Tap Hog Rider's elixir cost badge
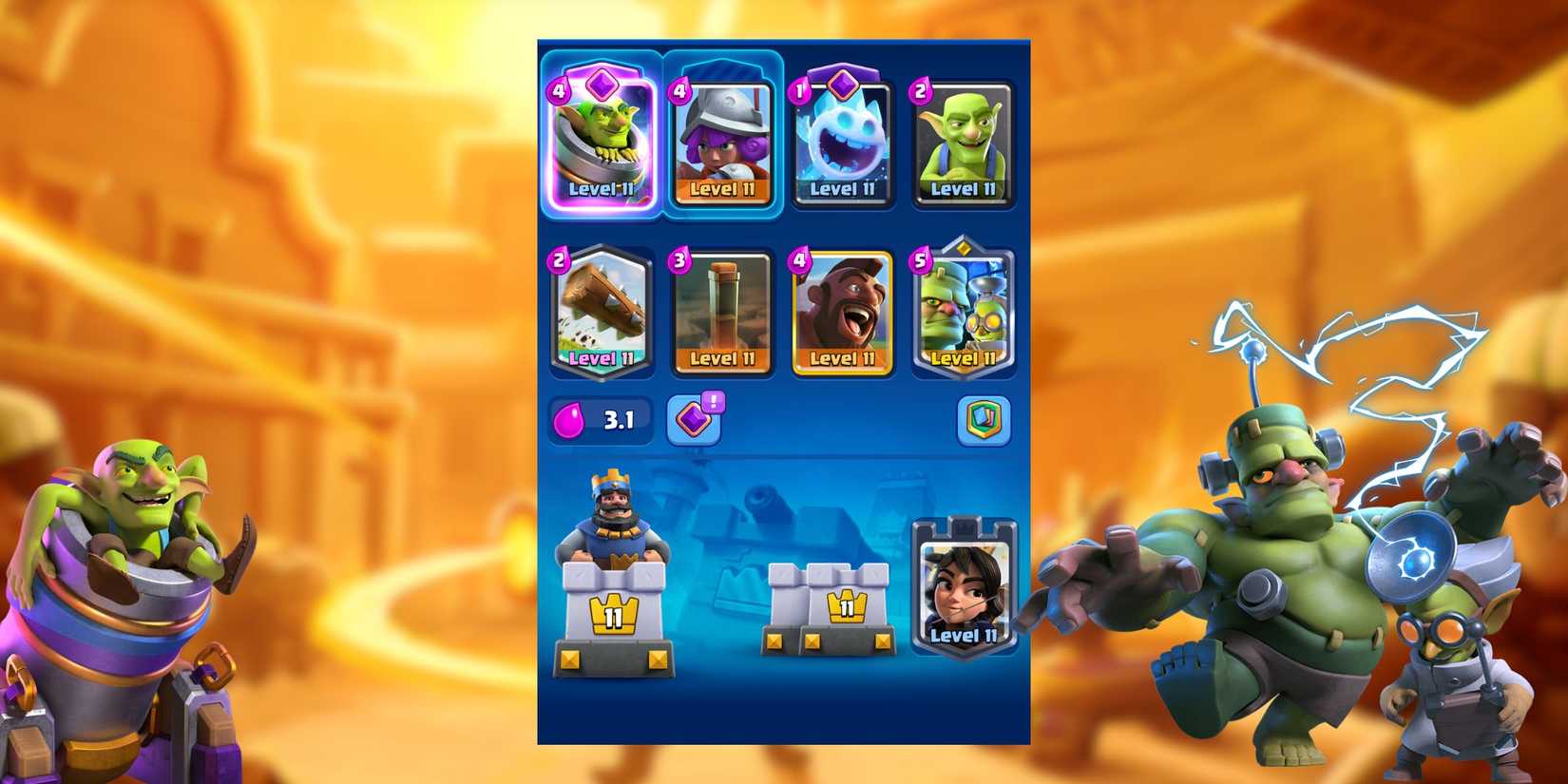The height and width of the screenshot is (784, 1568). click(x=798, y=258)
